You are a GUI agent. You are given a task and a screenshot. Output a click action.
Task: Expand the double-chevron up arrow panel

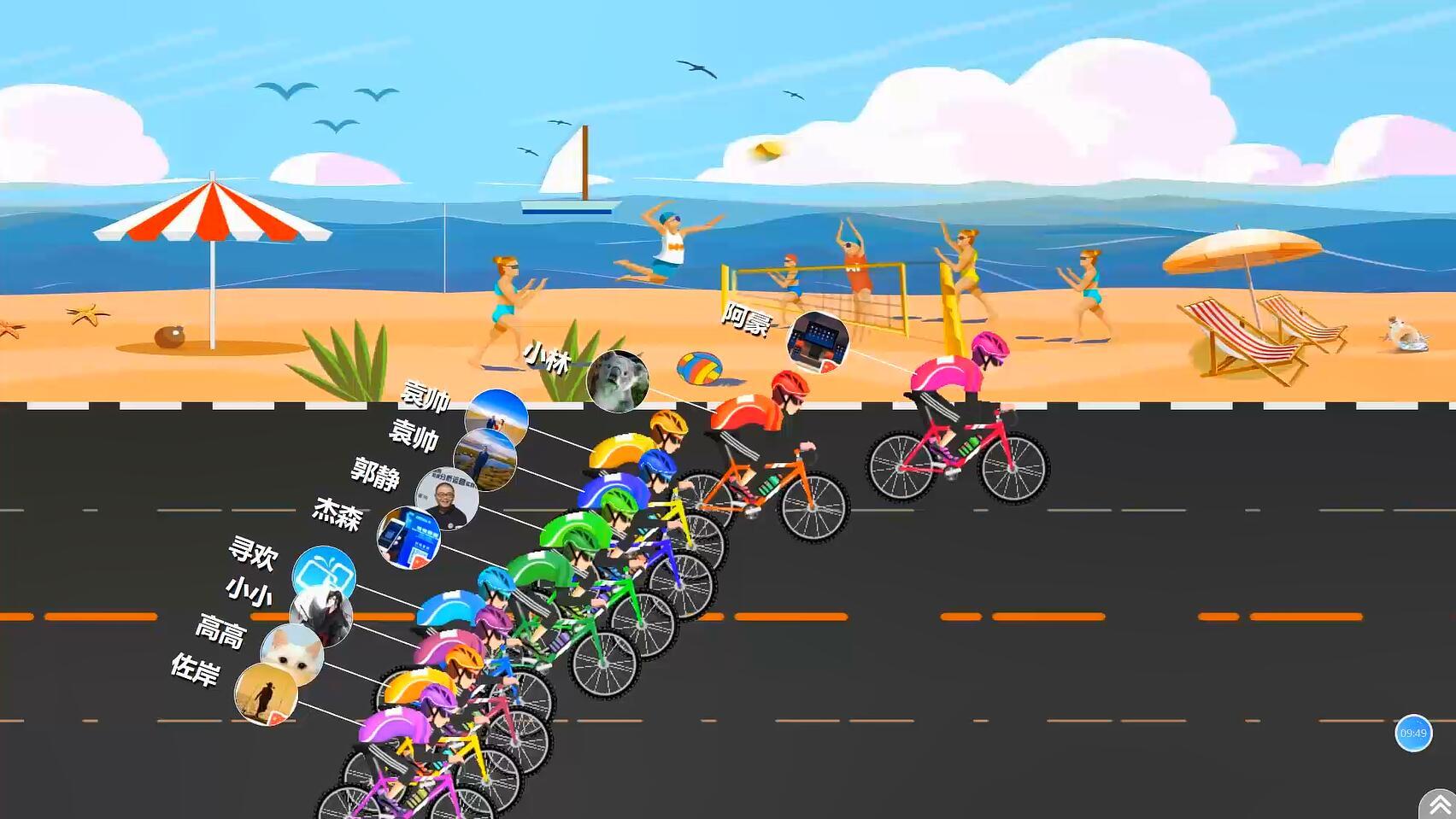tap(1439, 804)
